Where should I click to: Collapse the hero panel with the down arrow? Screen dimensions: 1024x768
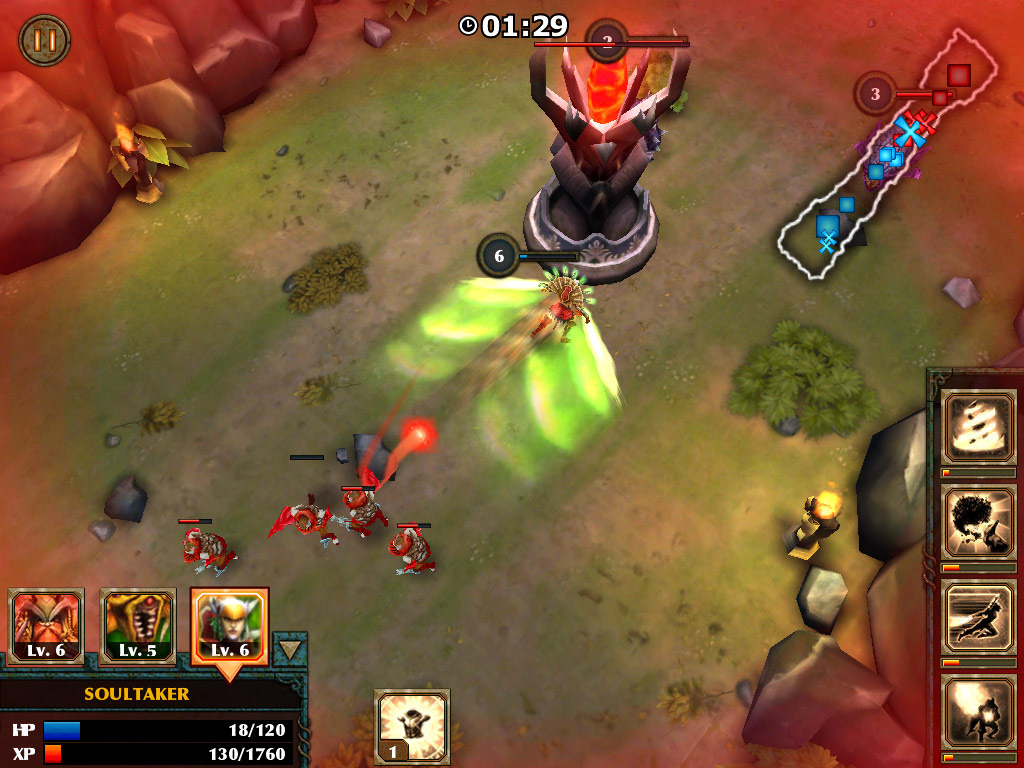tap(290, 650)
